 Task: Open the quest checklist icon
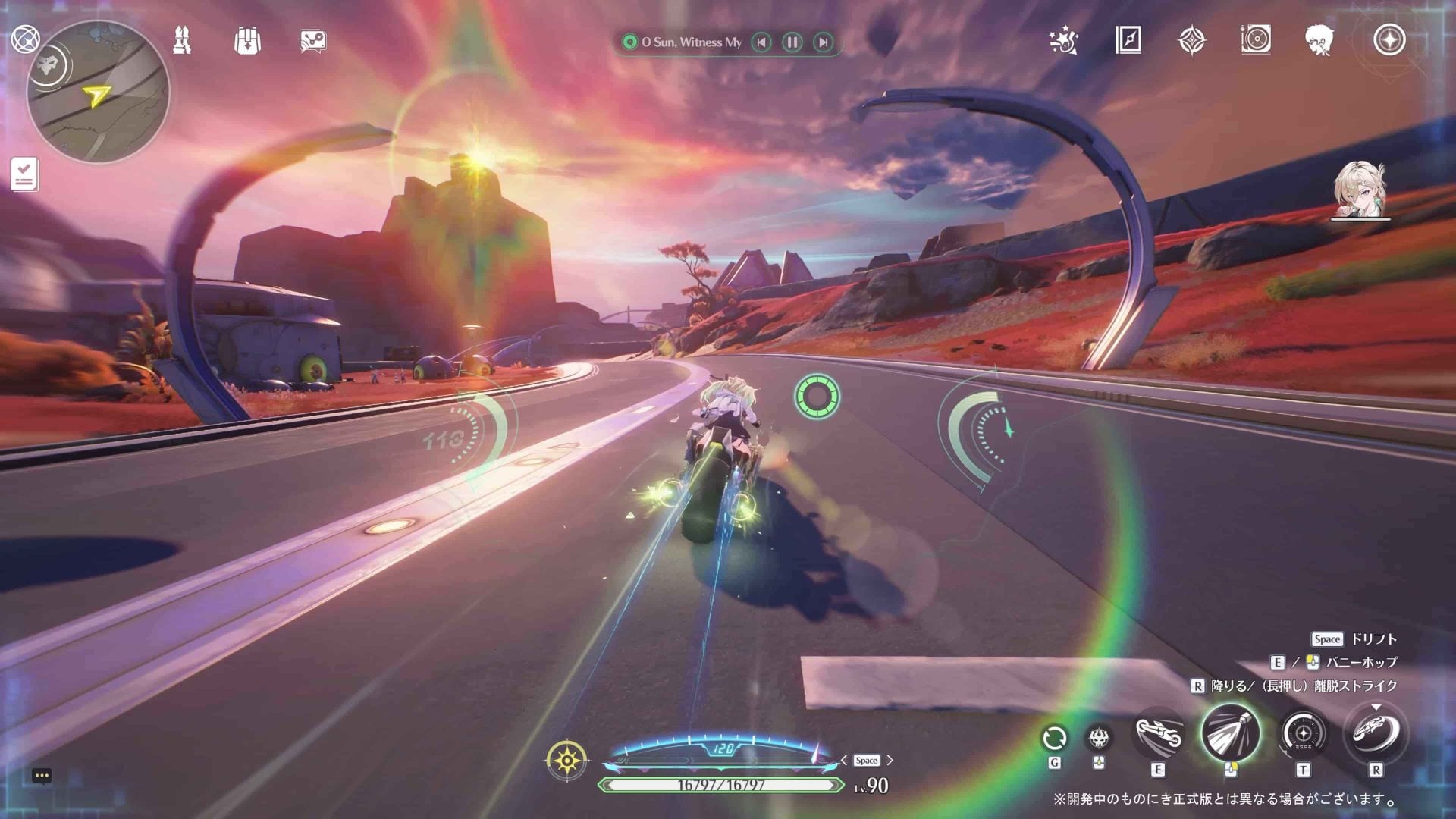[x=24, y=174]
